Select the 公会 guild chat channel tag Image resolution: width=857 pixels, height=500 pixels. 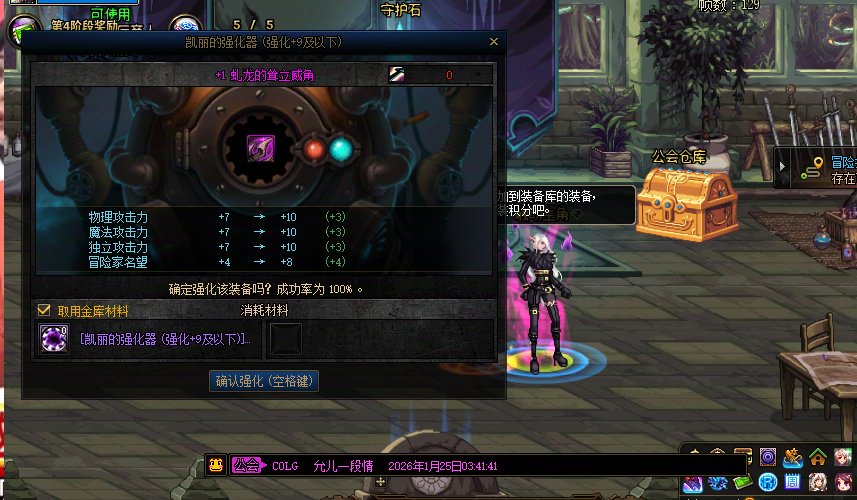point(246,465)
